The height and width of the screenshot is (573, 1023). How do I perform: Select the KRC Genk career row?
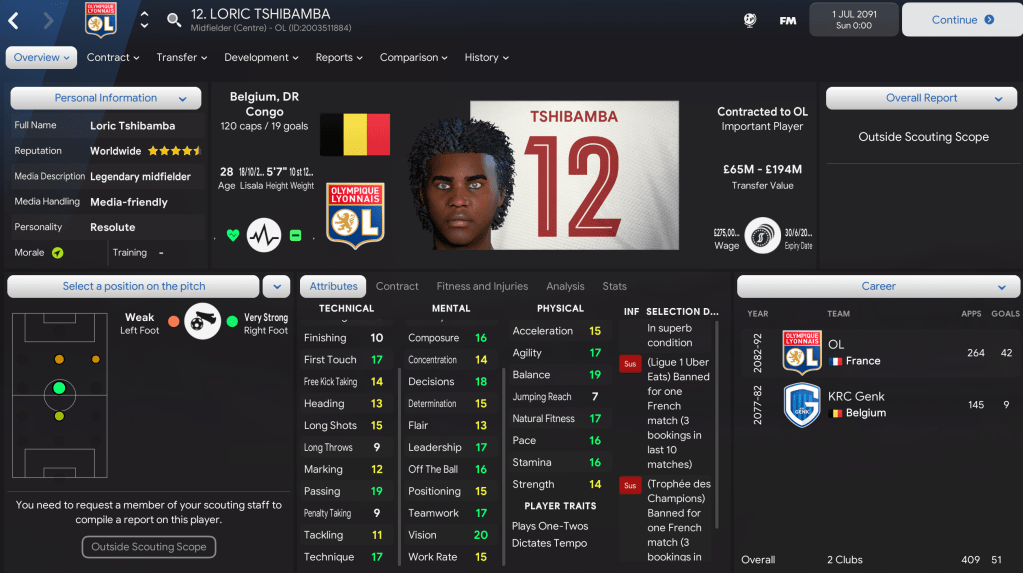pyautogui.click(x=878, y=405)
